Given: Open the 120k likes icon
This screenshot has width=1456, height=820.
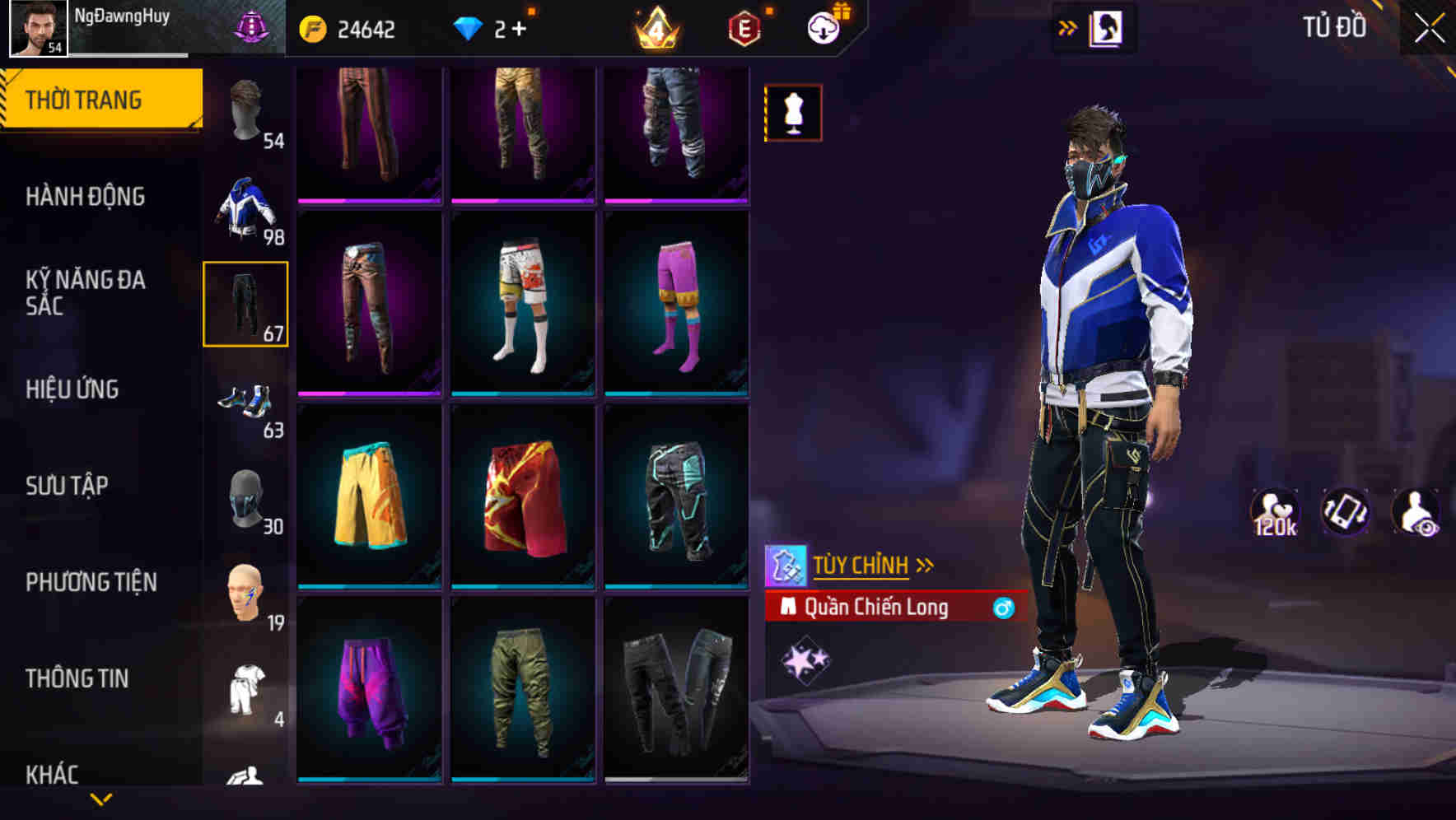Looking at the screenshot, I should (x=1273, y=512).
